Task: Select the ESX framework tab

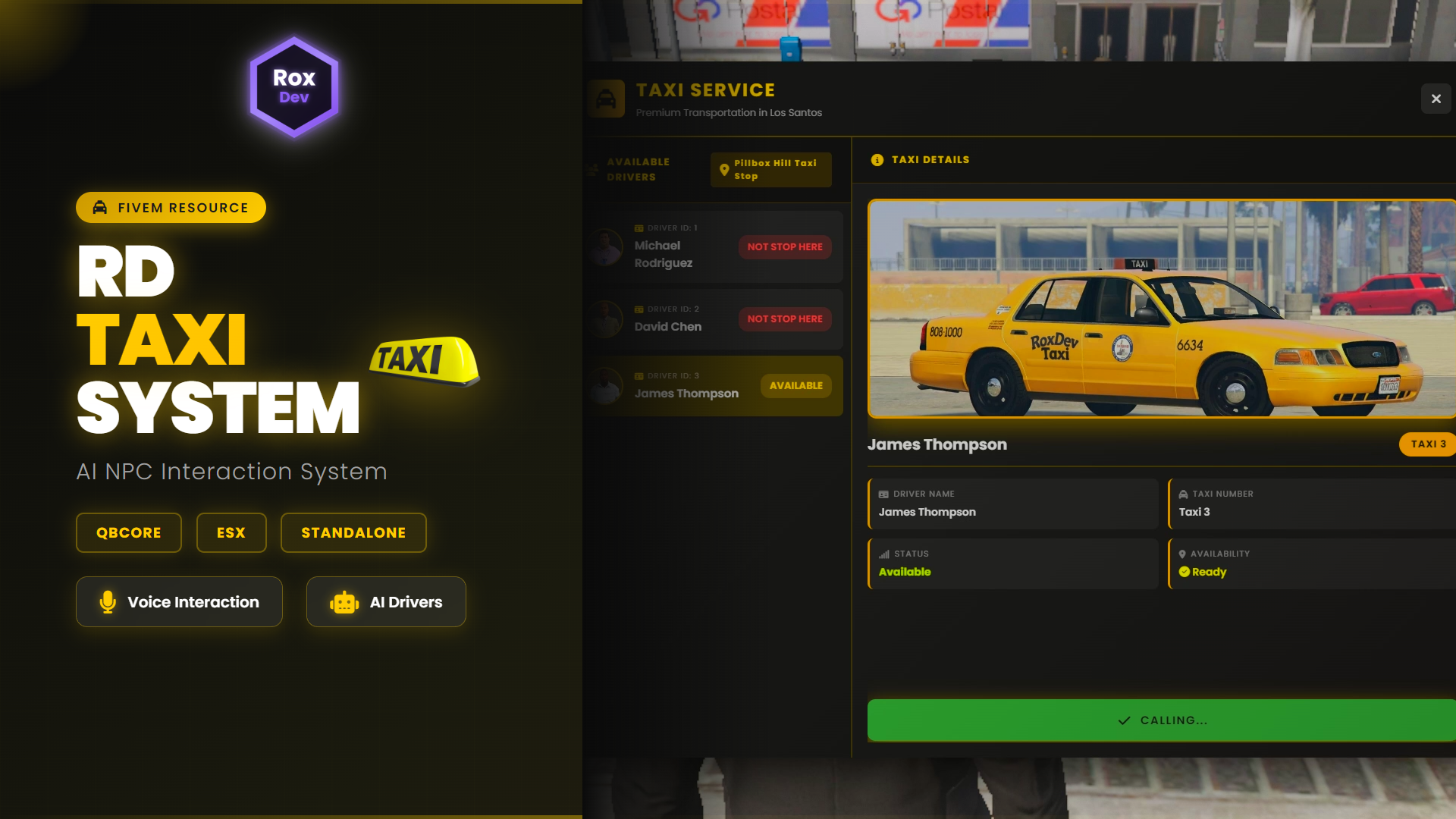Action: (x=231, y=532)
